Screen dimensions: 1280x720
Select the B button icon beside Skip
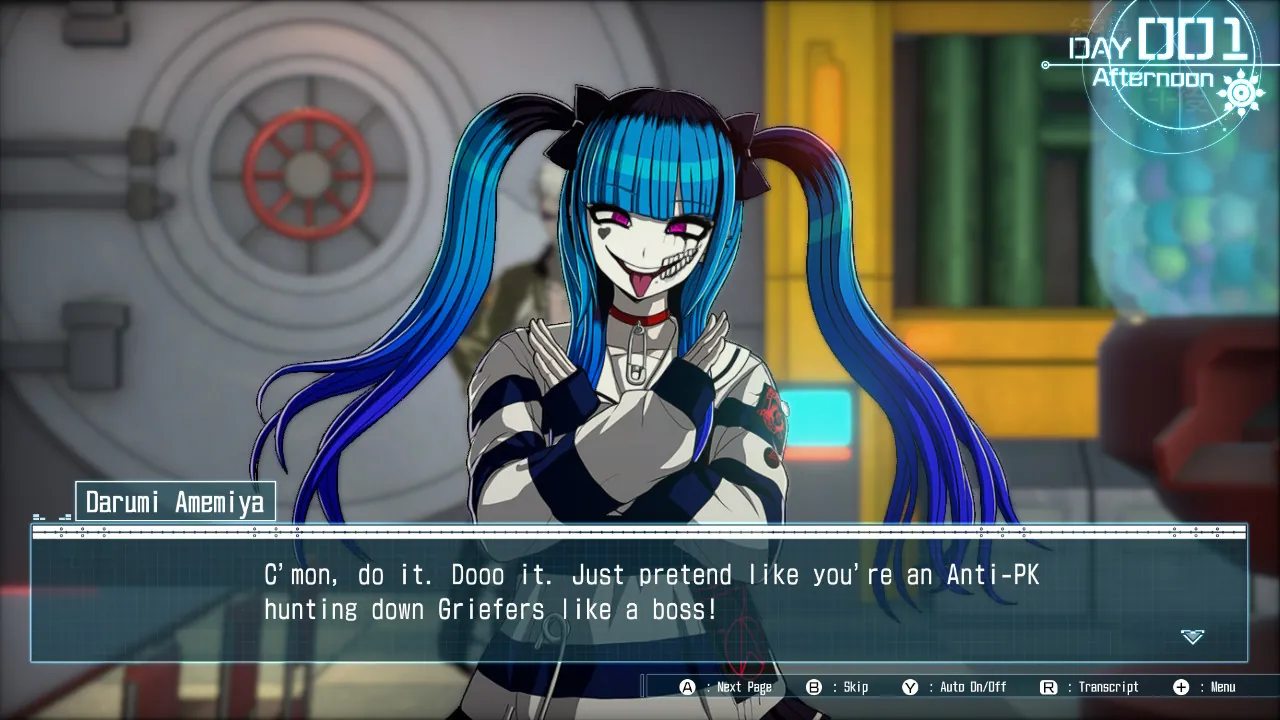[812, 687]
